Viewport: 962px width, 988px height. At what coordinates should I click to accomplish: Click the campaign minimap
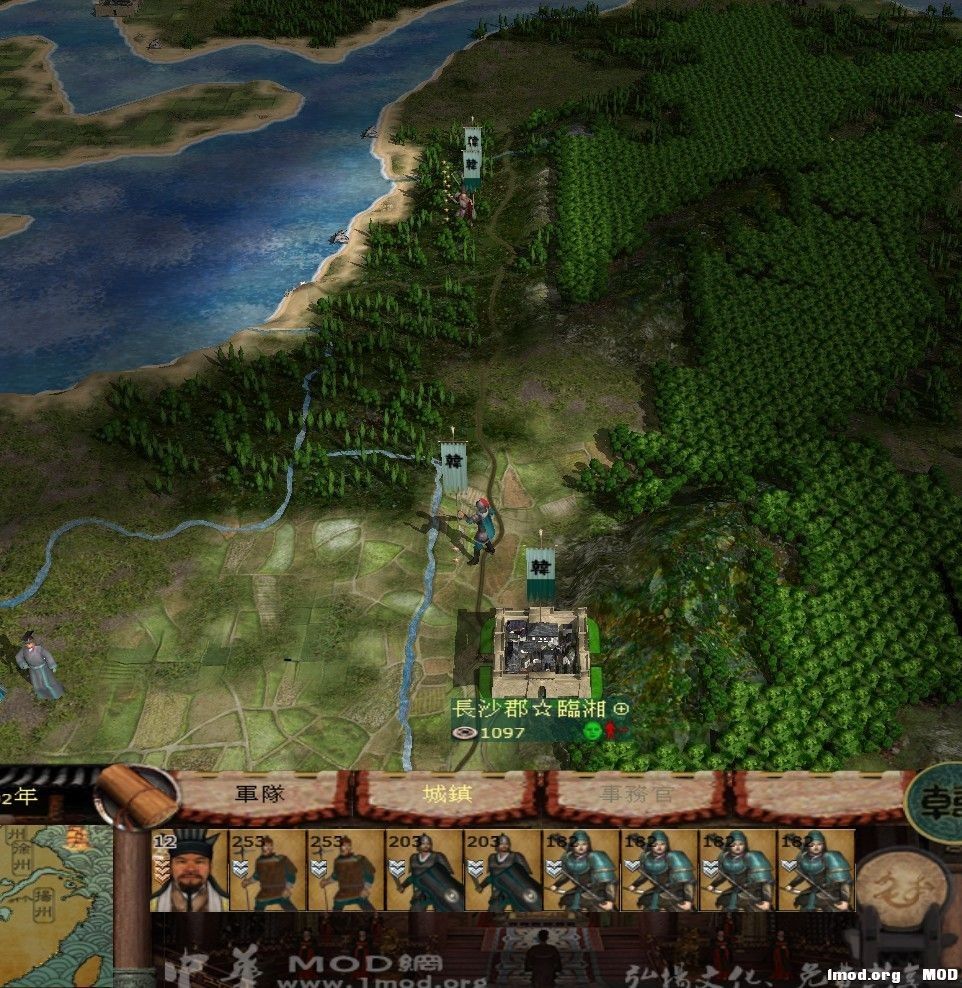(x=56, y=905)
